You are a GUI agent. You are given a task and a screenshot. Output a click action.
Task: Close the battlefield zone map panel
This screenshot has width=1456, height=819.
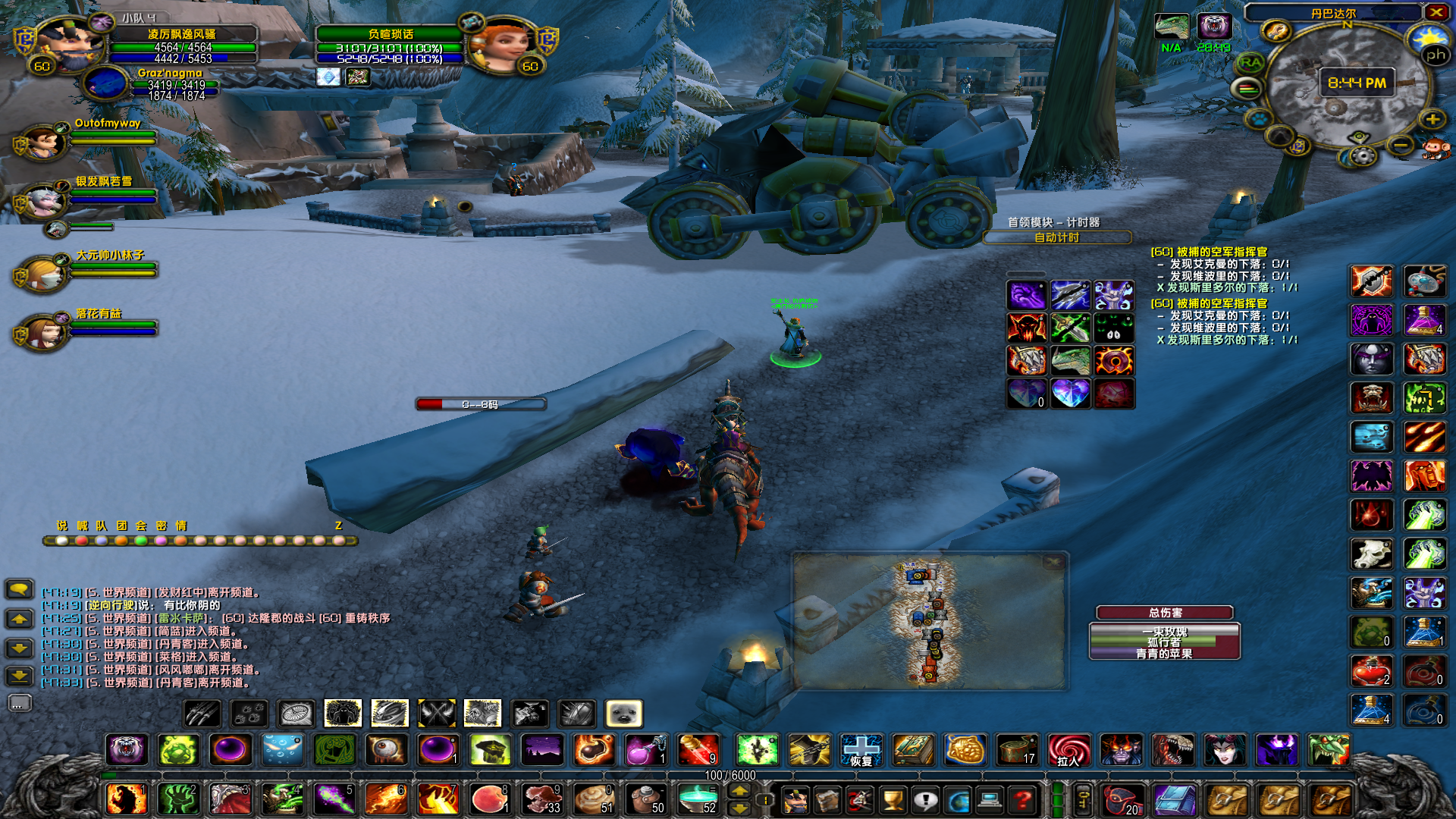click(x=1053, y=562)
